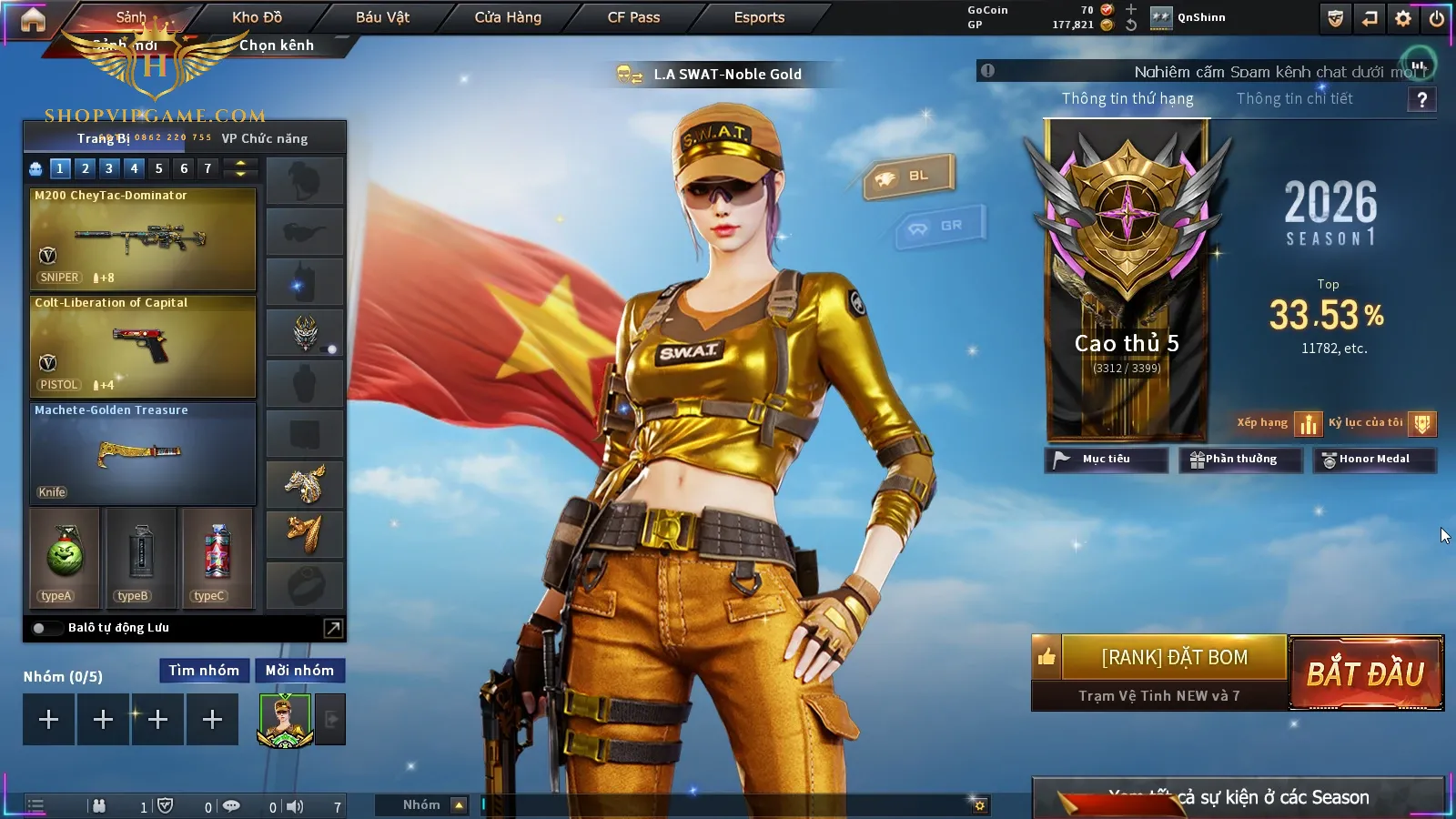Change the [RANK] ĐẶT BOM game mode
This screenshot has width=1456, height=819.
pos(1174,657)
